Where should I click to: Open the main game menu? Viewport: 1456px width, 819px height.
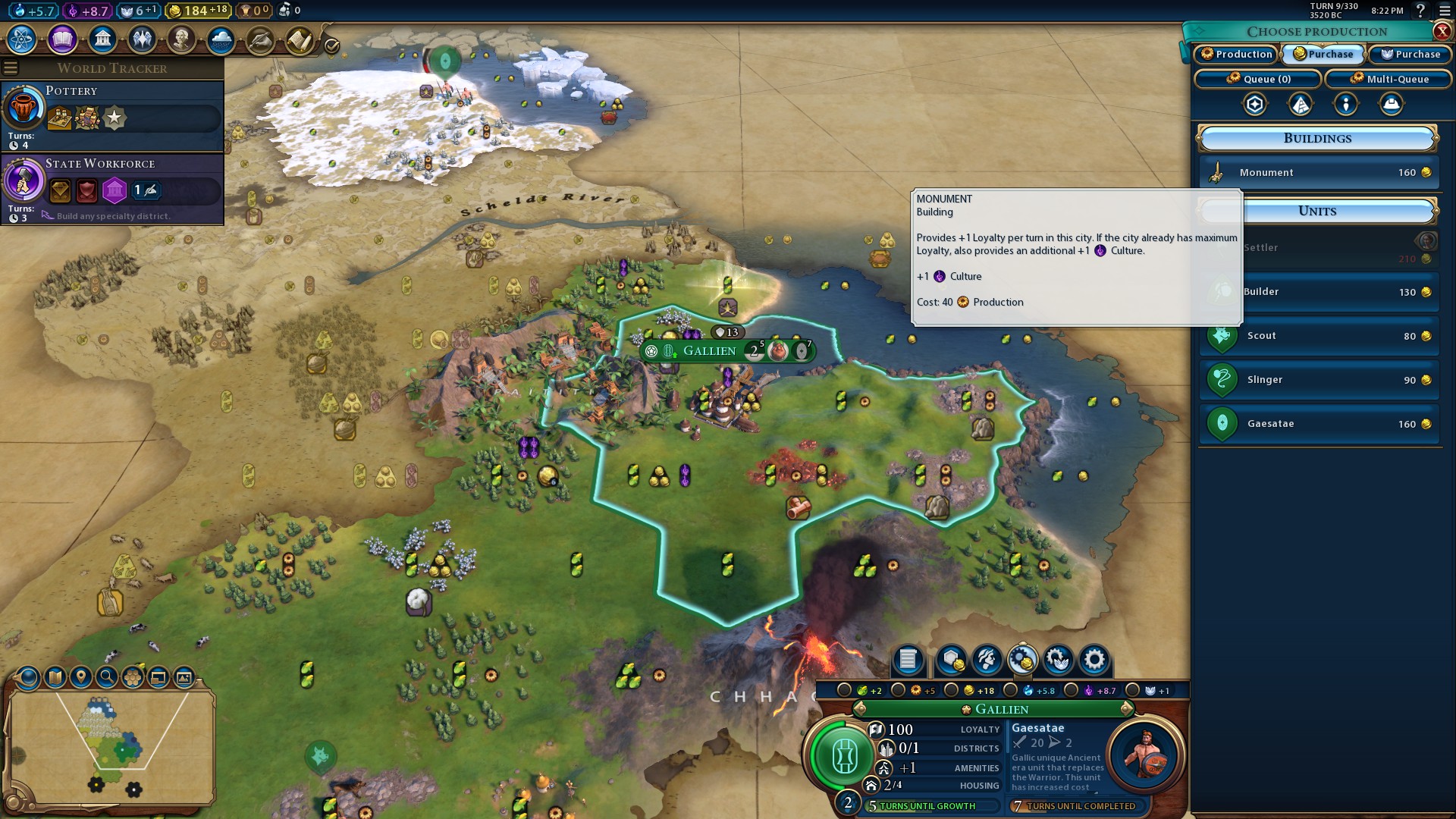point(1445,11)
